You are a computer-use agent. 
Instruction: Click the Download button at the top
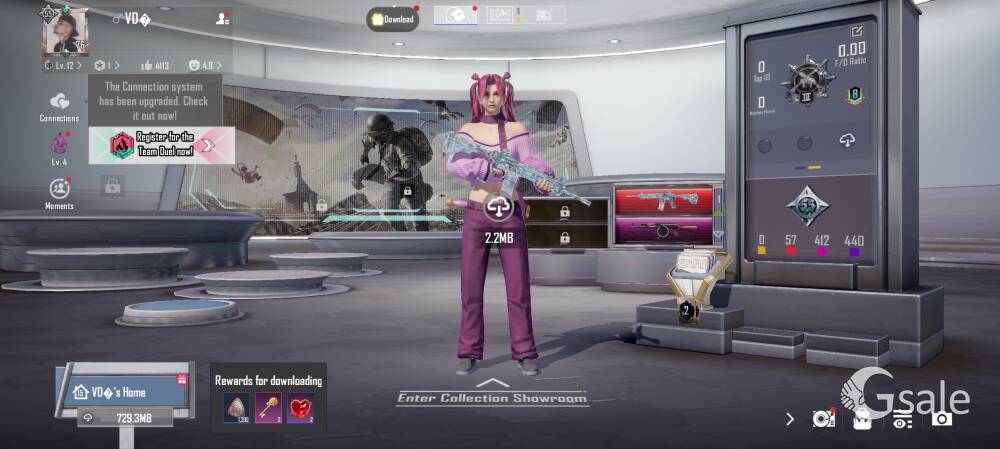[392, 19]
